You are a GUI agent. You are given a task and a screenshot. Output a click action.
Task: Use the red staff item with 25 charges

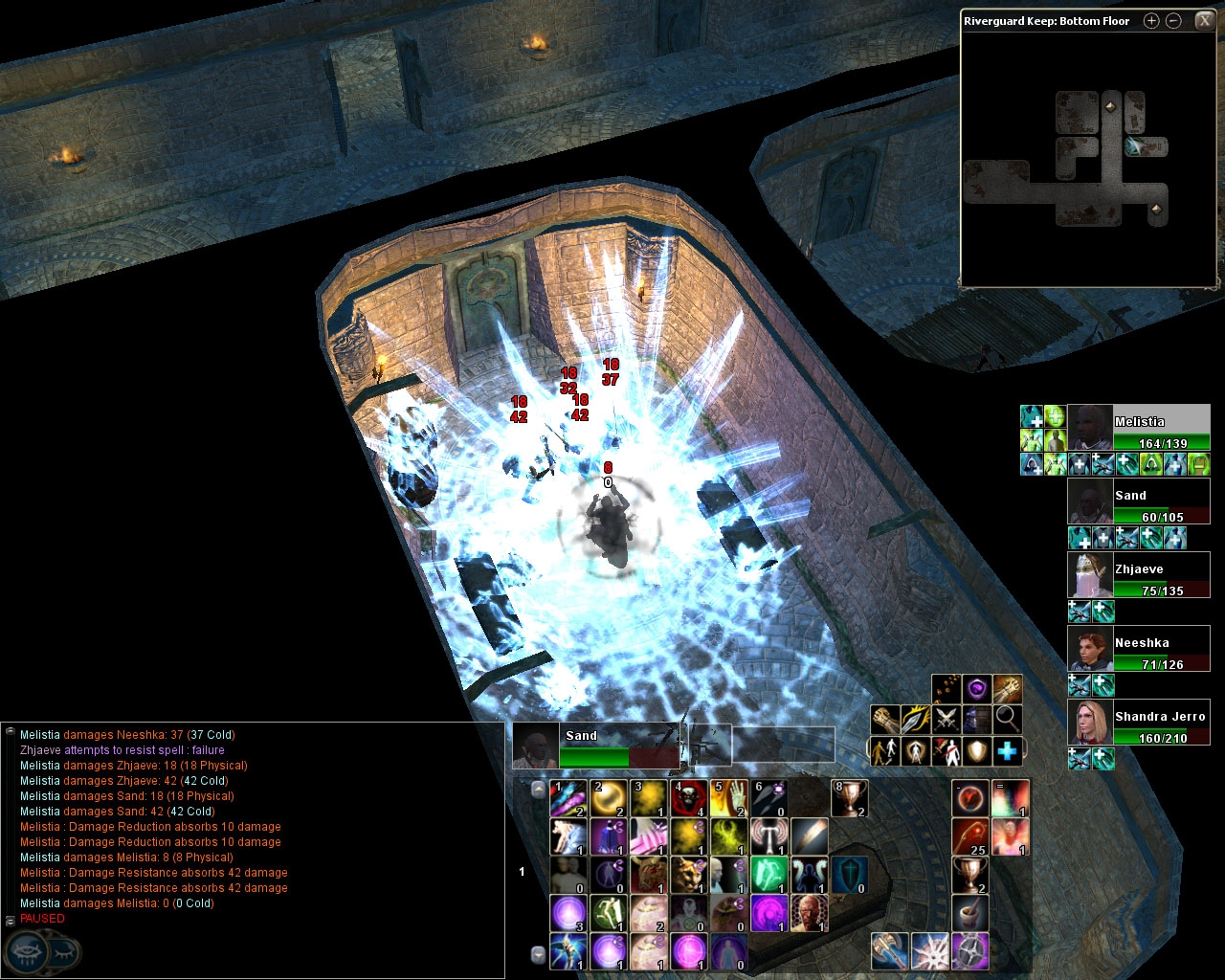point(969,836)
